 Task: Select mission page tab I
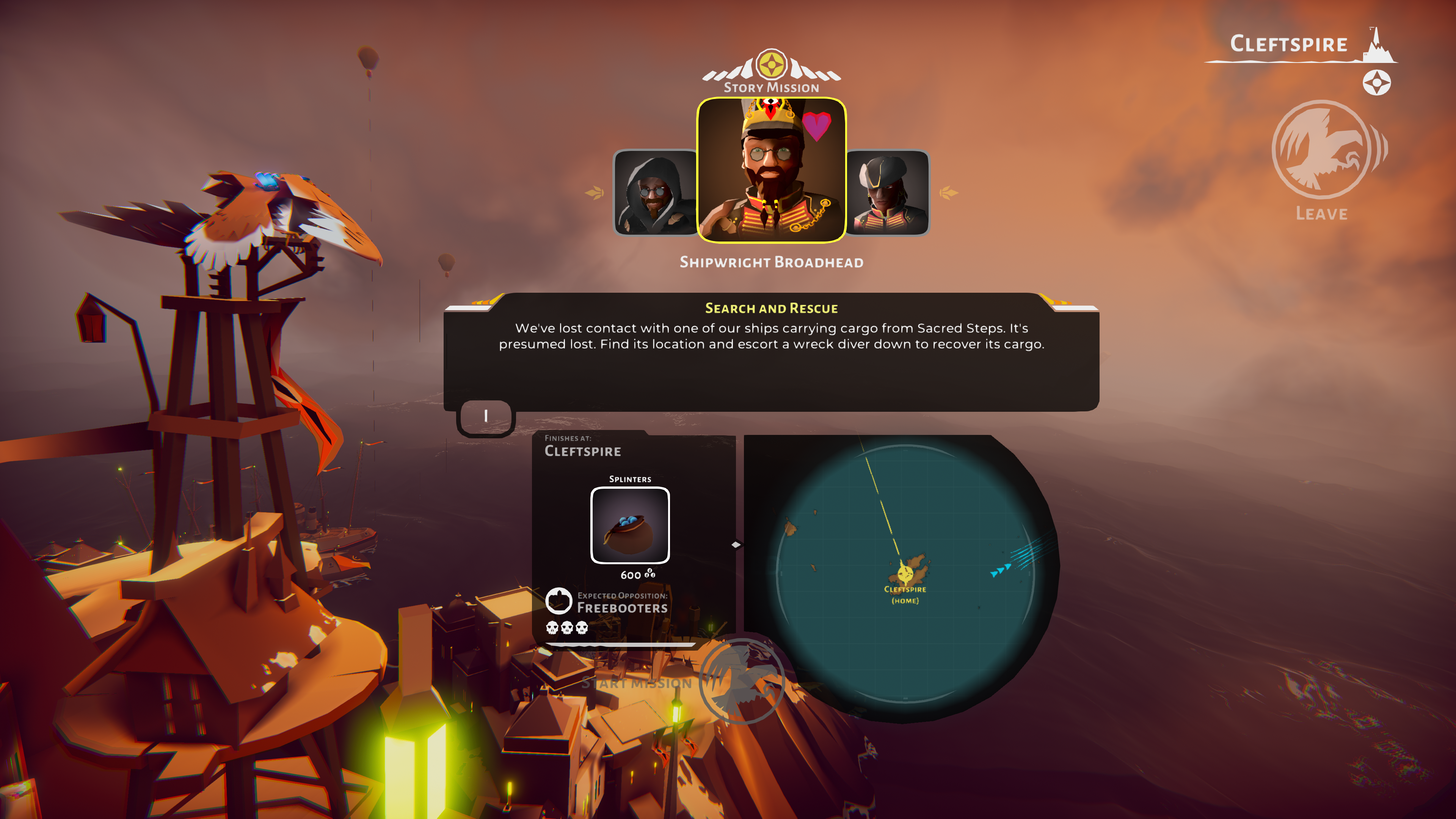pos(485,417)
